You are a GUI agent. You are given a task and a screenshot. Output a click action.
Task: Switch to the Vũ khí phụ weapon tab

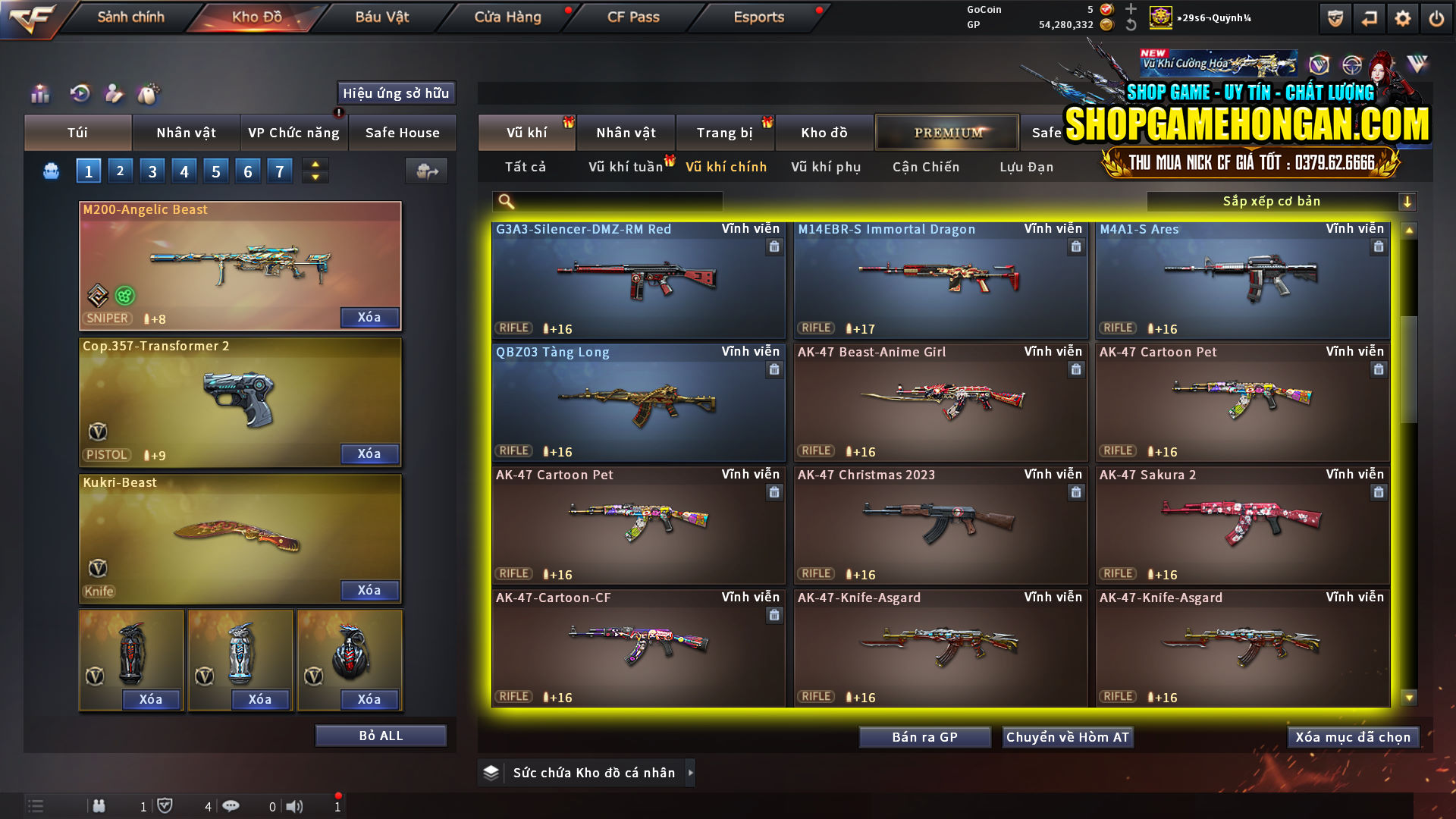pyautogui.click(x=828, y=167)
